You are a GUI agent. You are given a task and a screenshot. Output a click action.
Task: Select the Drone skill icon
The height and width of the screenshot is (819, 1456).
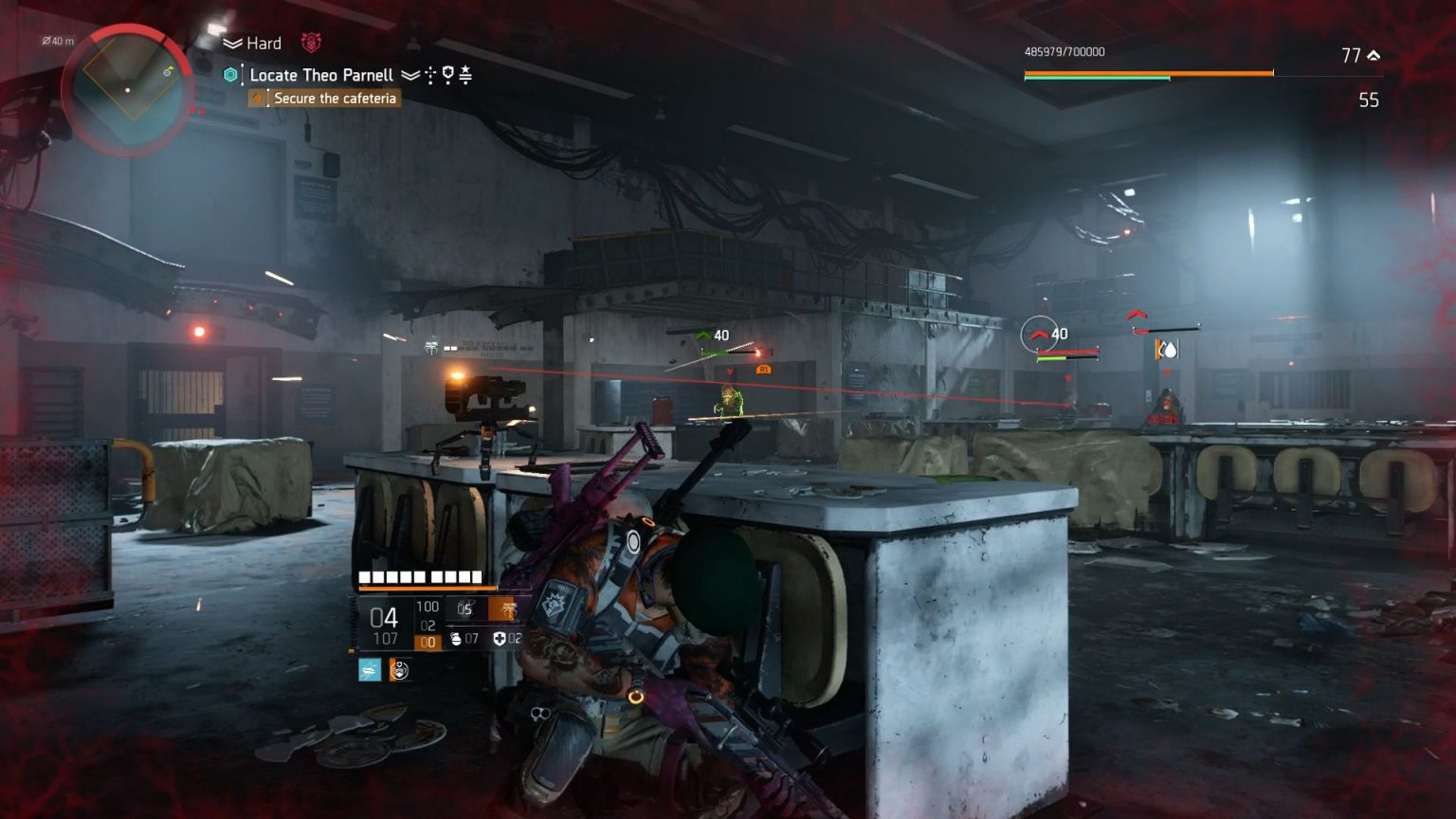(x=371, y=670)
